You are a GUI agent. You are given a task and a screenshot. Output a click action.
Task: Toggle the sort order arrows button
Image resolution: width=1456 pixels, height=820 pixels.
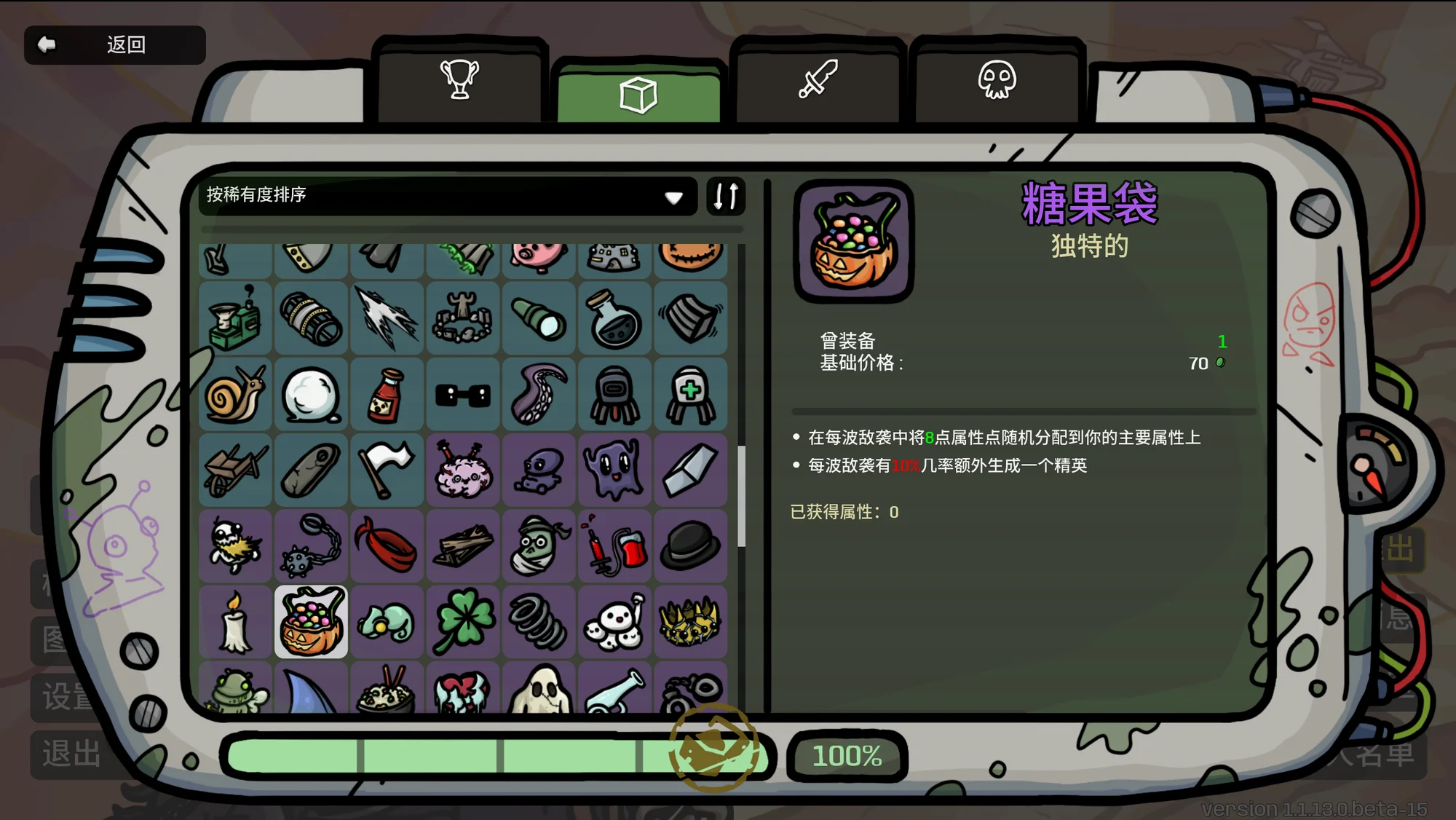[726, 195]
